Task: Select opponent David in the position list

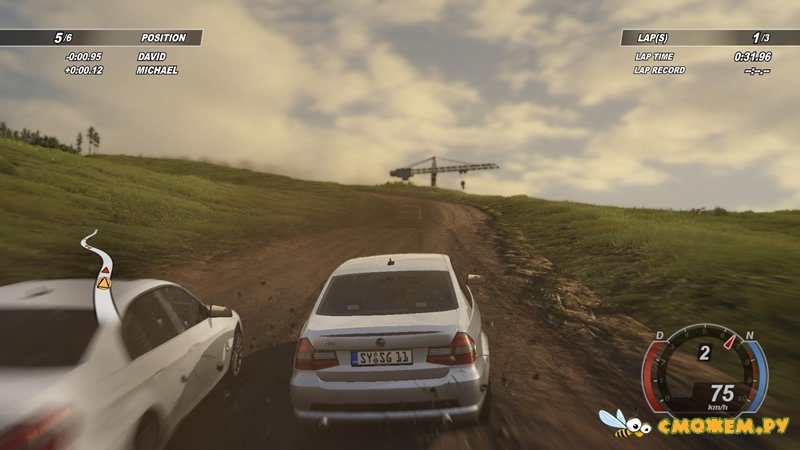Action: (151, 57)
